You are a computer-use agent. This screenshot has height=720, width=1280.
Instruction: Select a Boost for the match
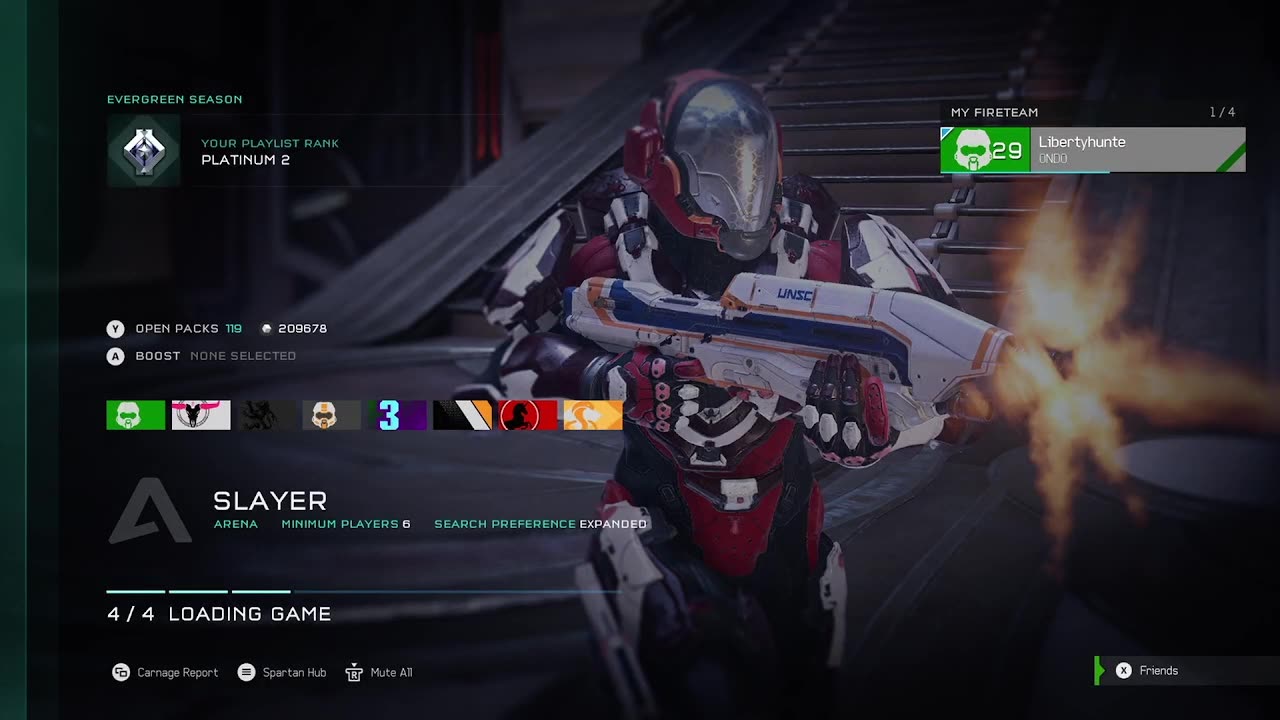click(158, 356)
